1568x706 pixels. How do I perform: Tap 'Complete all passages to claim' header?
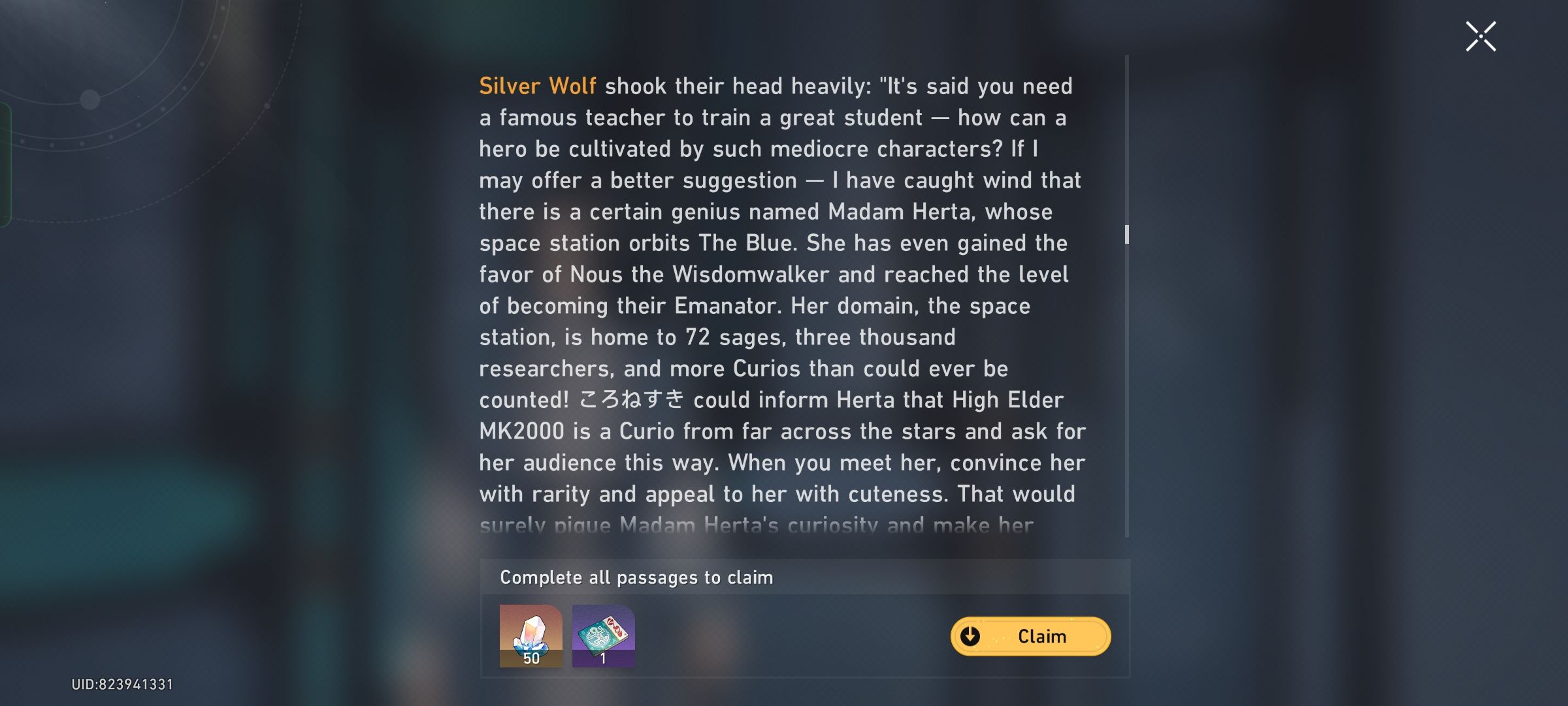tap(636, 577)
